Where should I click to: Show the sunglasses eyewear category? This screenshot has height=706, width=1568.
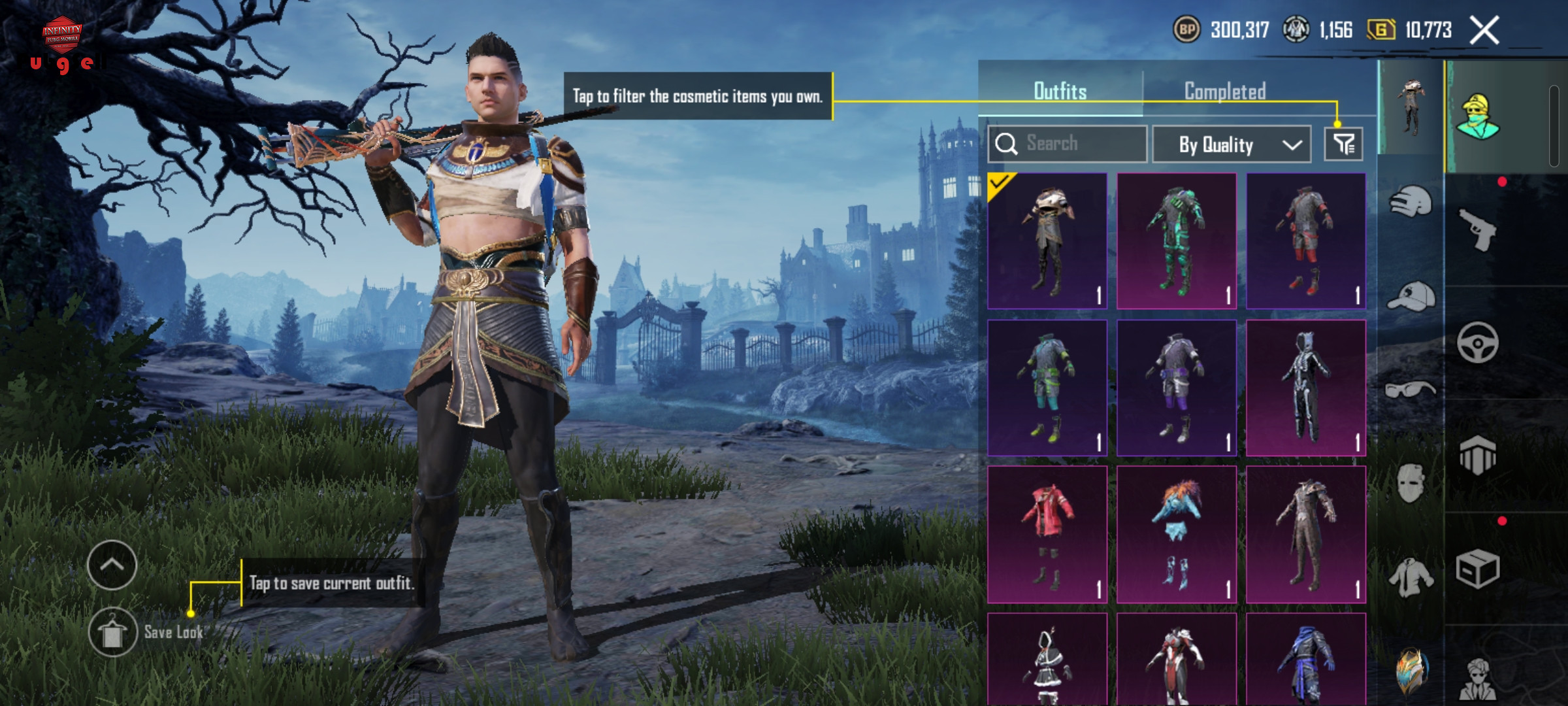pyautogui.click(x=1411, y=390)
